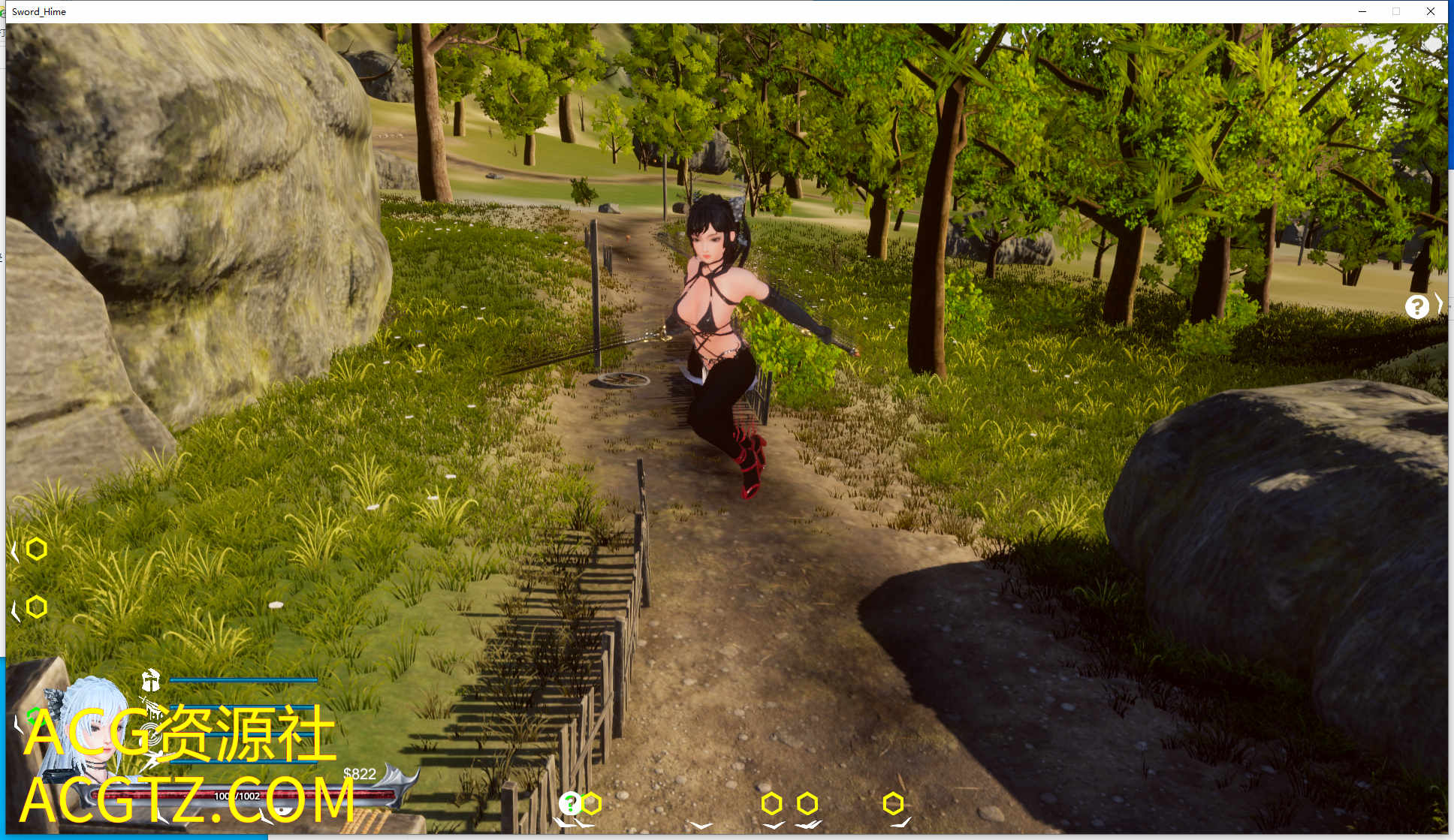Open the white question mark help icon

tap(1416, 306)
